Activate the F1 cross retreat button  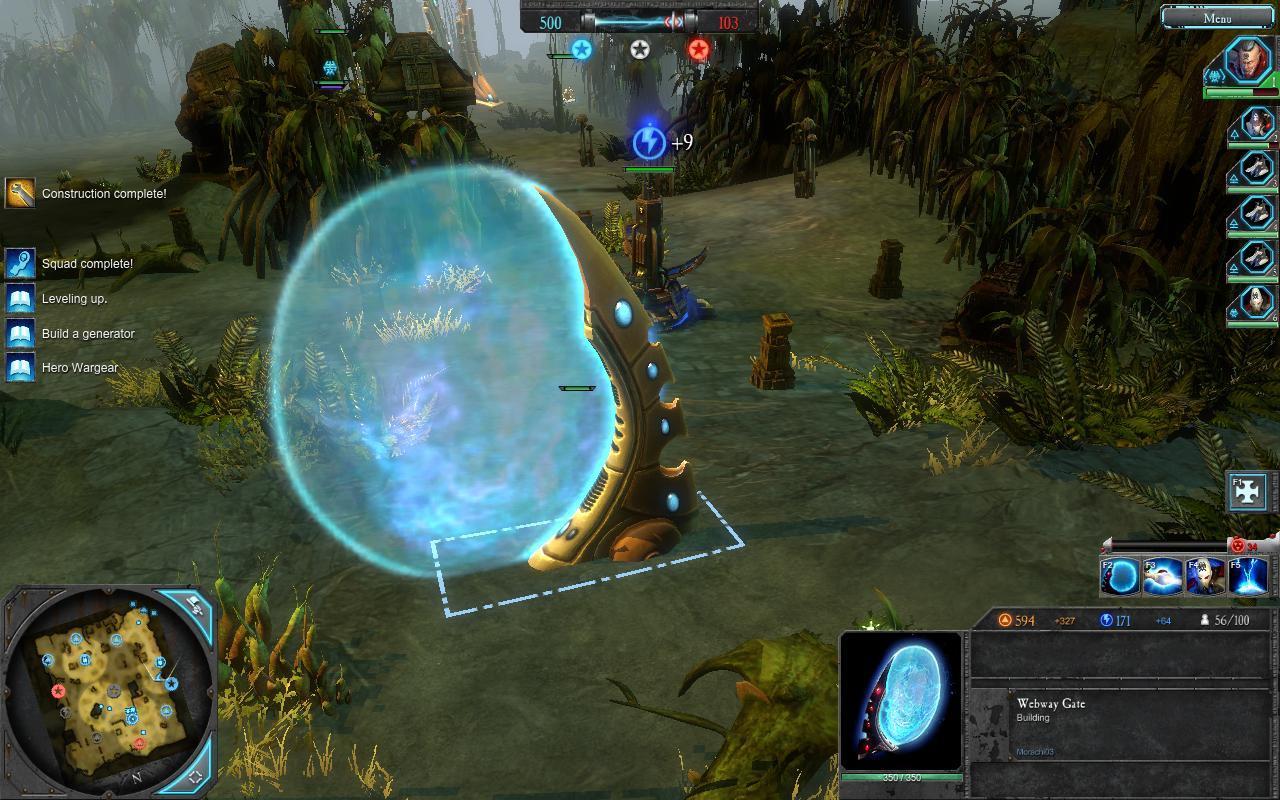1249,492
